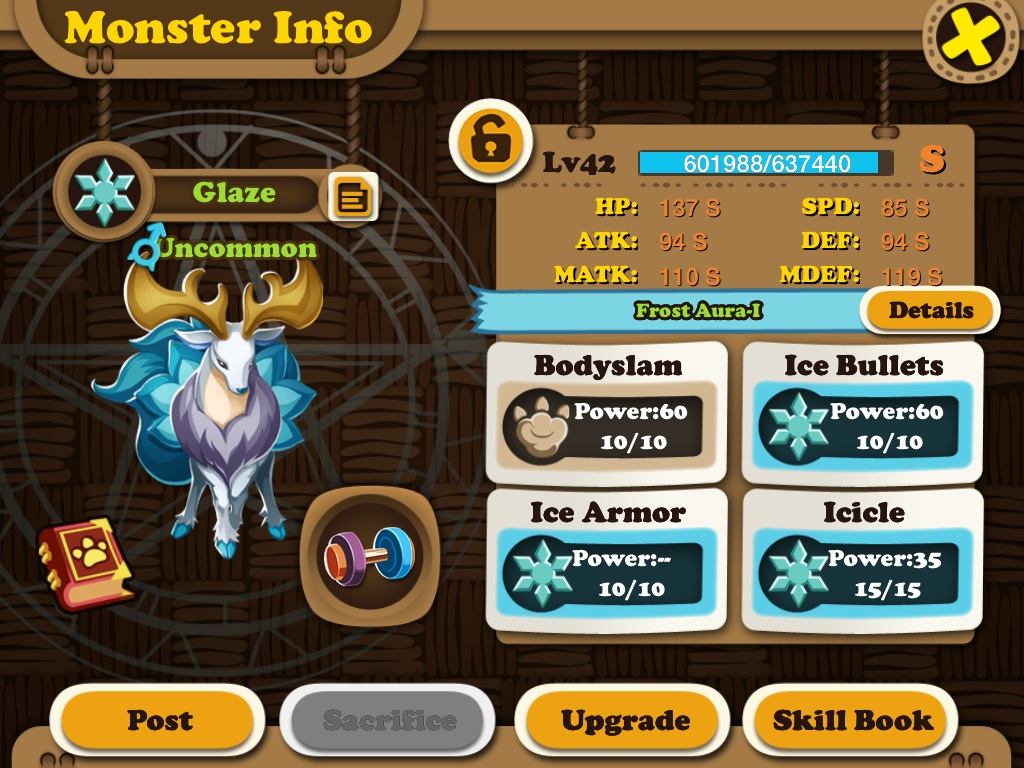Choose the Ice Armor skill
1024x768 pixels.
coord(607,559)
